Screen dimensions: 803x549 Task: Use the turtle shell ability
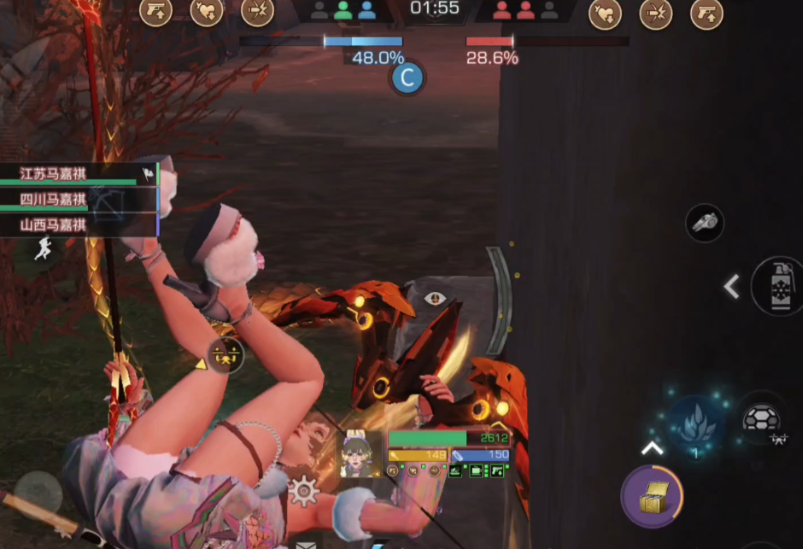click(x=764, y=420)
